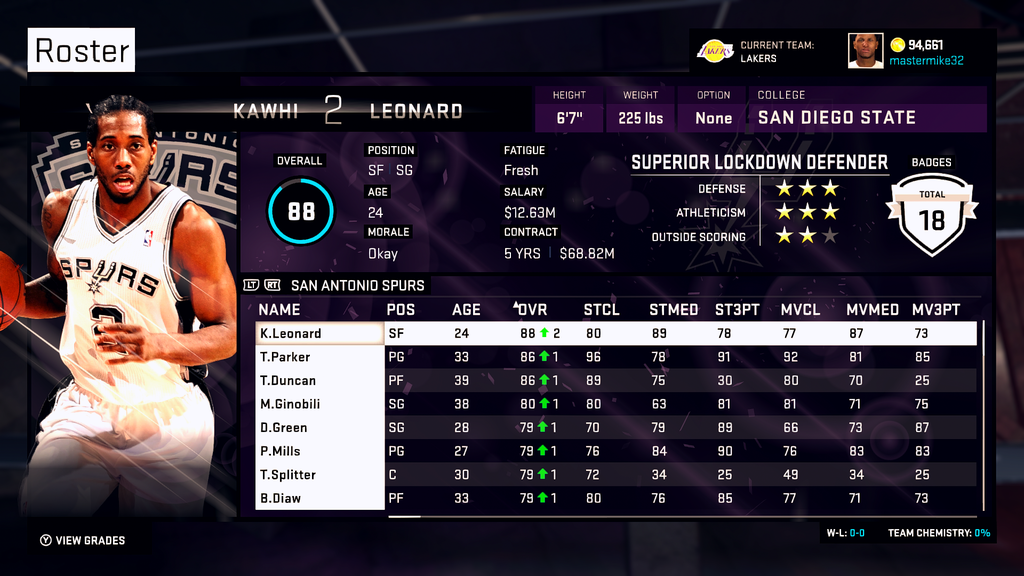Viewport: 1024px width, 576px height.
Task: Sort roster by the POS column
Action: click(x=401, y=310)
